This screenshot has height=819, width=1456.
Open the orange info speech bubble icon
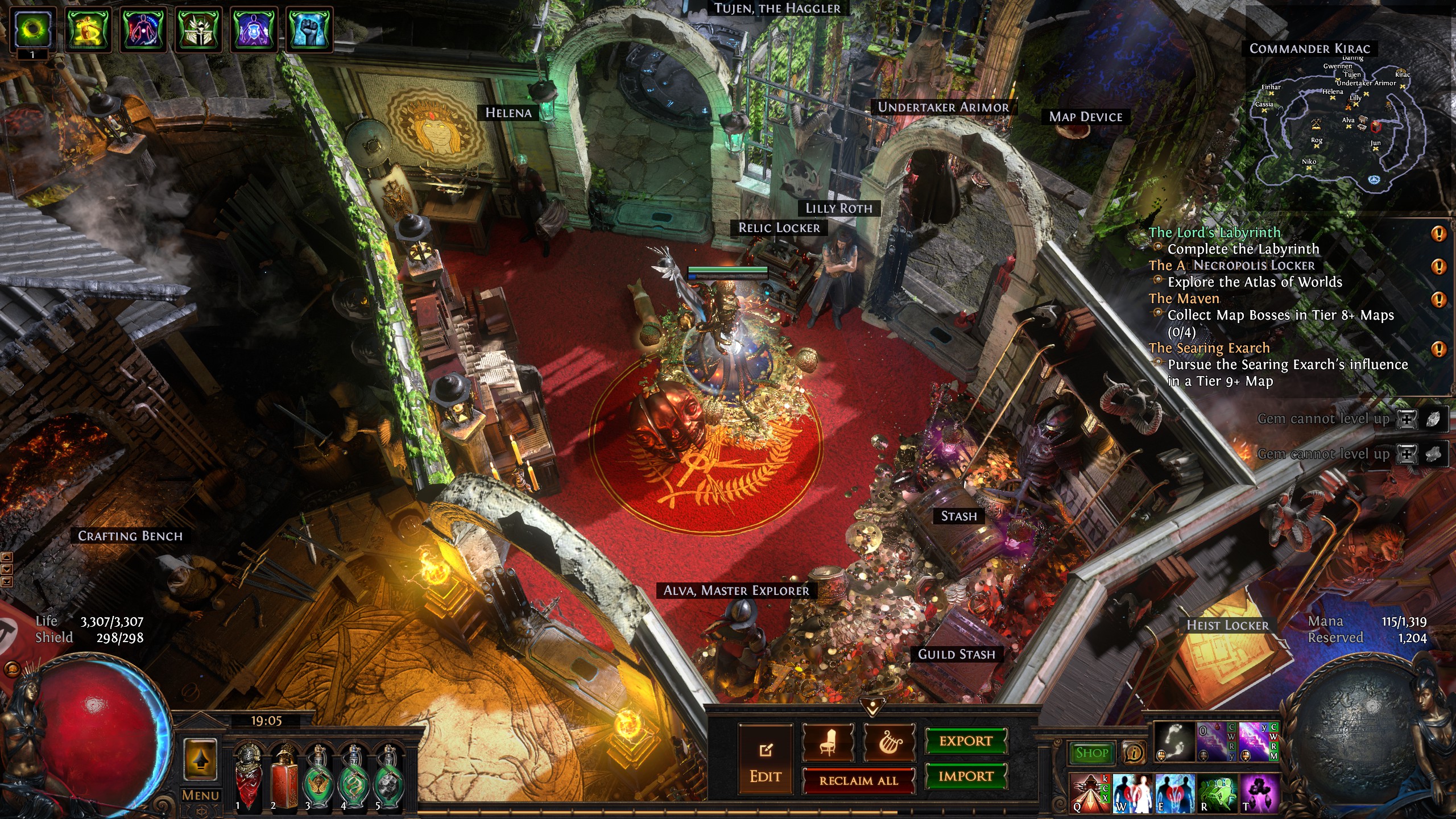1133,753
